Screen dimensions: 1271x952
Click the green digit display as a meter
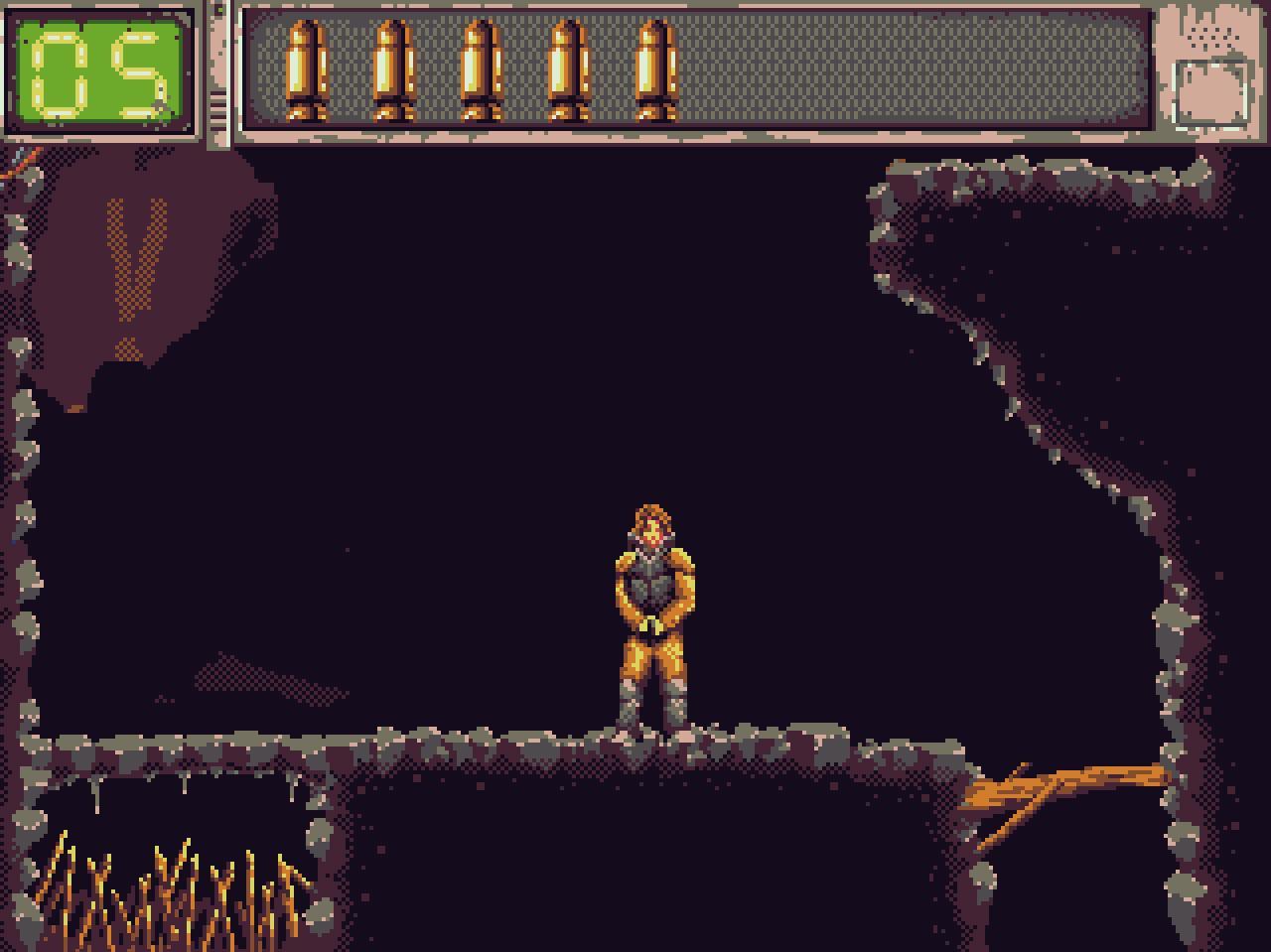click(99, 69)
